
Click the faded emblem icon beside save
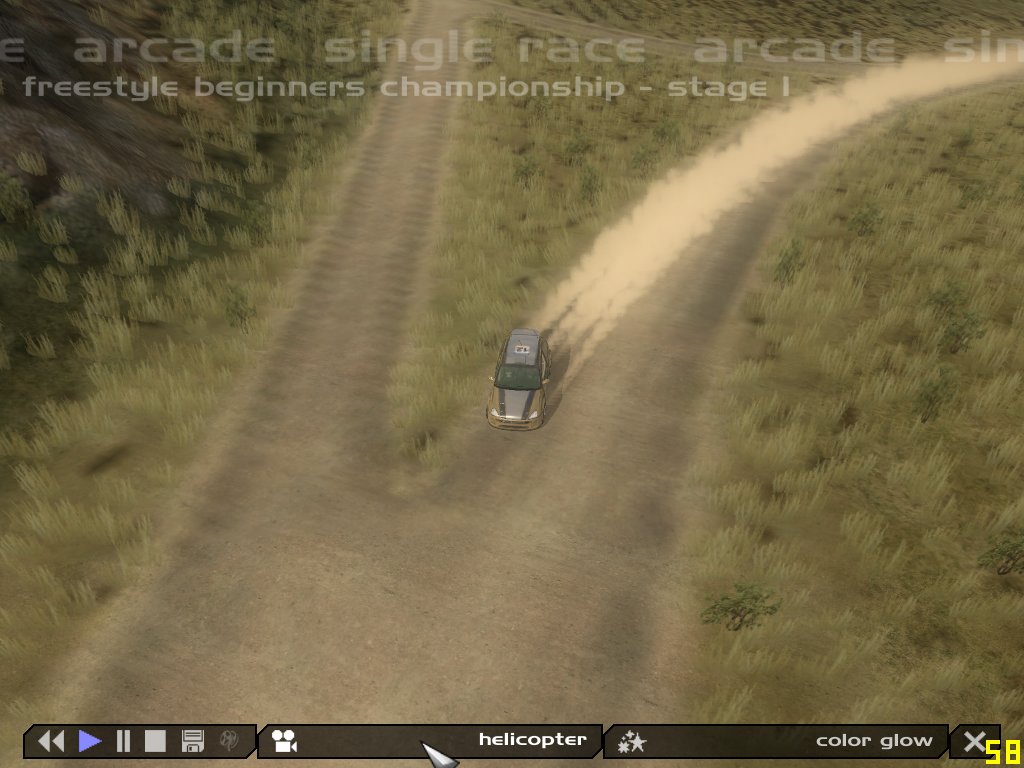pyautogui.click(x=229, y=741)
